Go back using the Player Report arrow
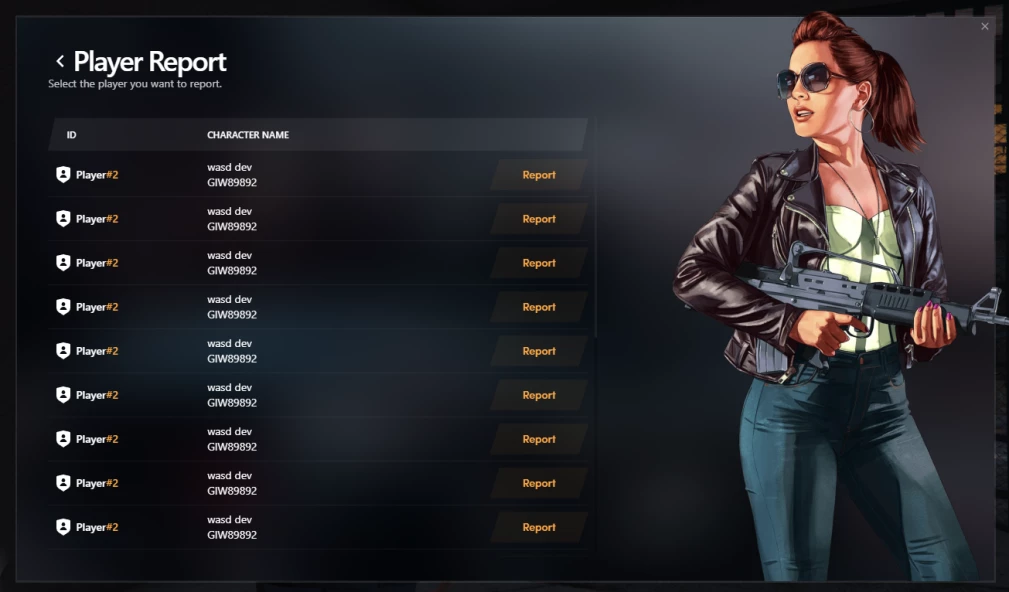The width and height of the screenshot is (1009, 592). point(60,62)
